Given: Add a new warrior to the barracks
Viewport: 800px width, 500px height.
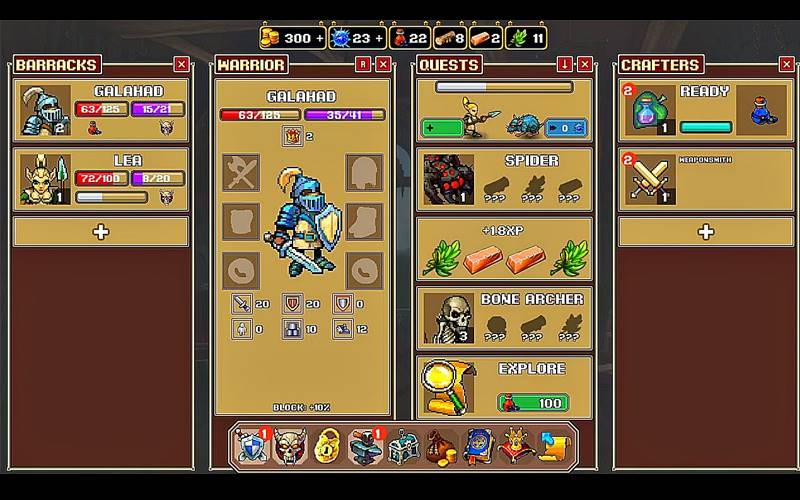Looking at the screenshot, I should point(101,232).
